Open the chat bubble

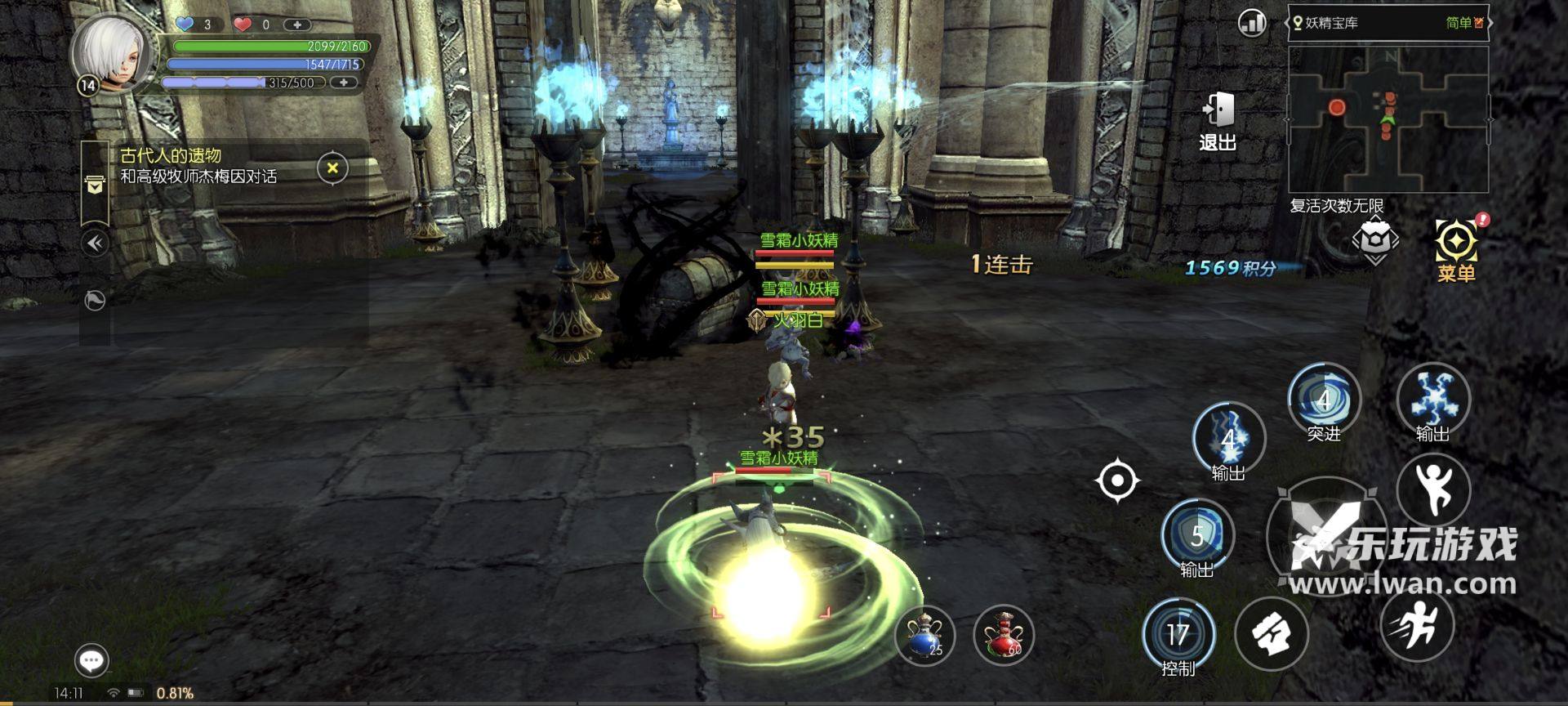tap(91, 660)
